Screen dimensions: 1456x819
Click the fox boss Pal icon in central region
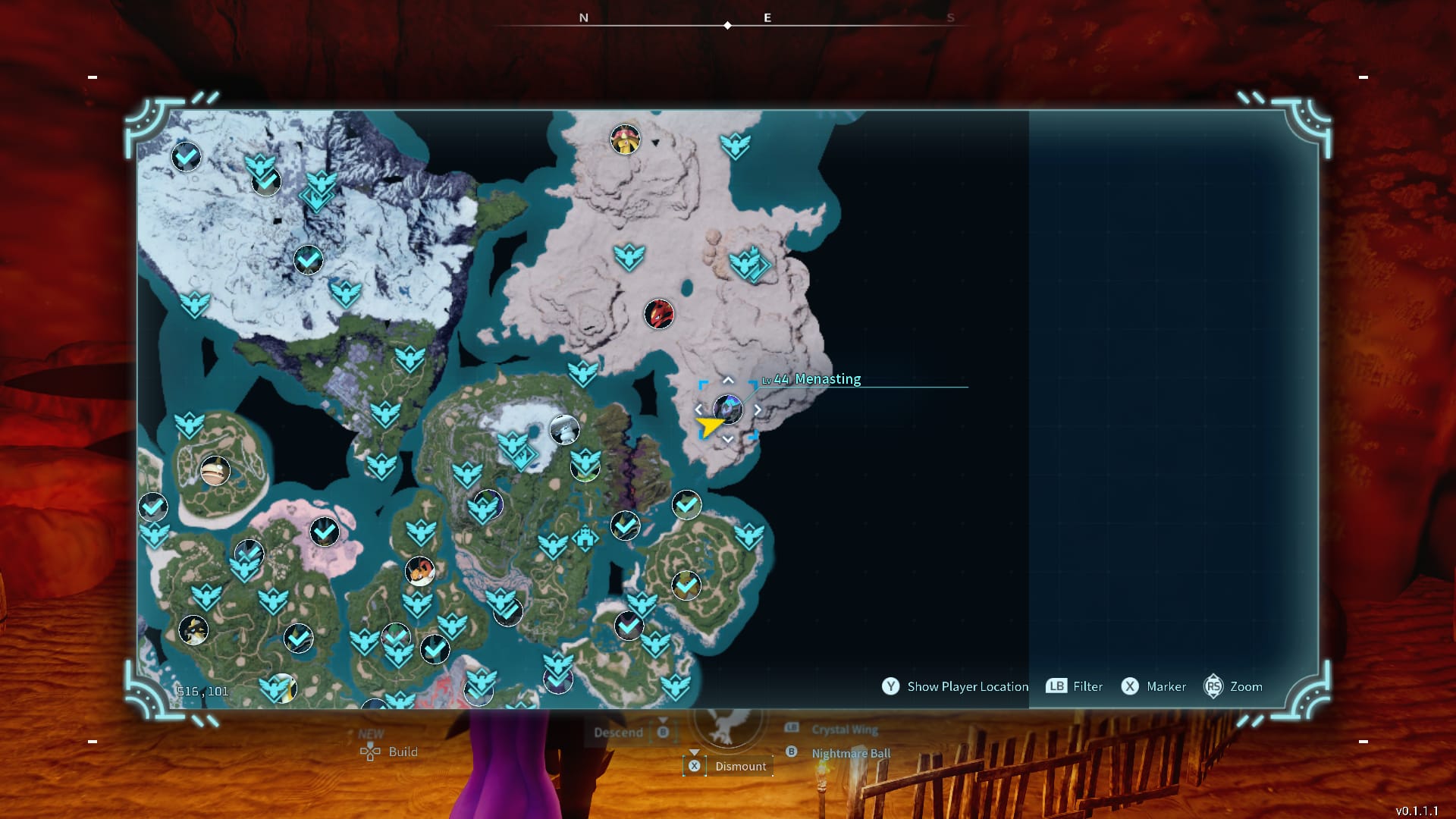[419, 573]
